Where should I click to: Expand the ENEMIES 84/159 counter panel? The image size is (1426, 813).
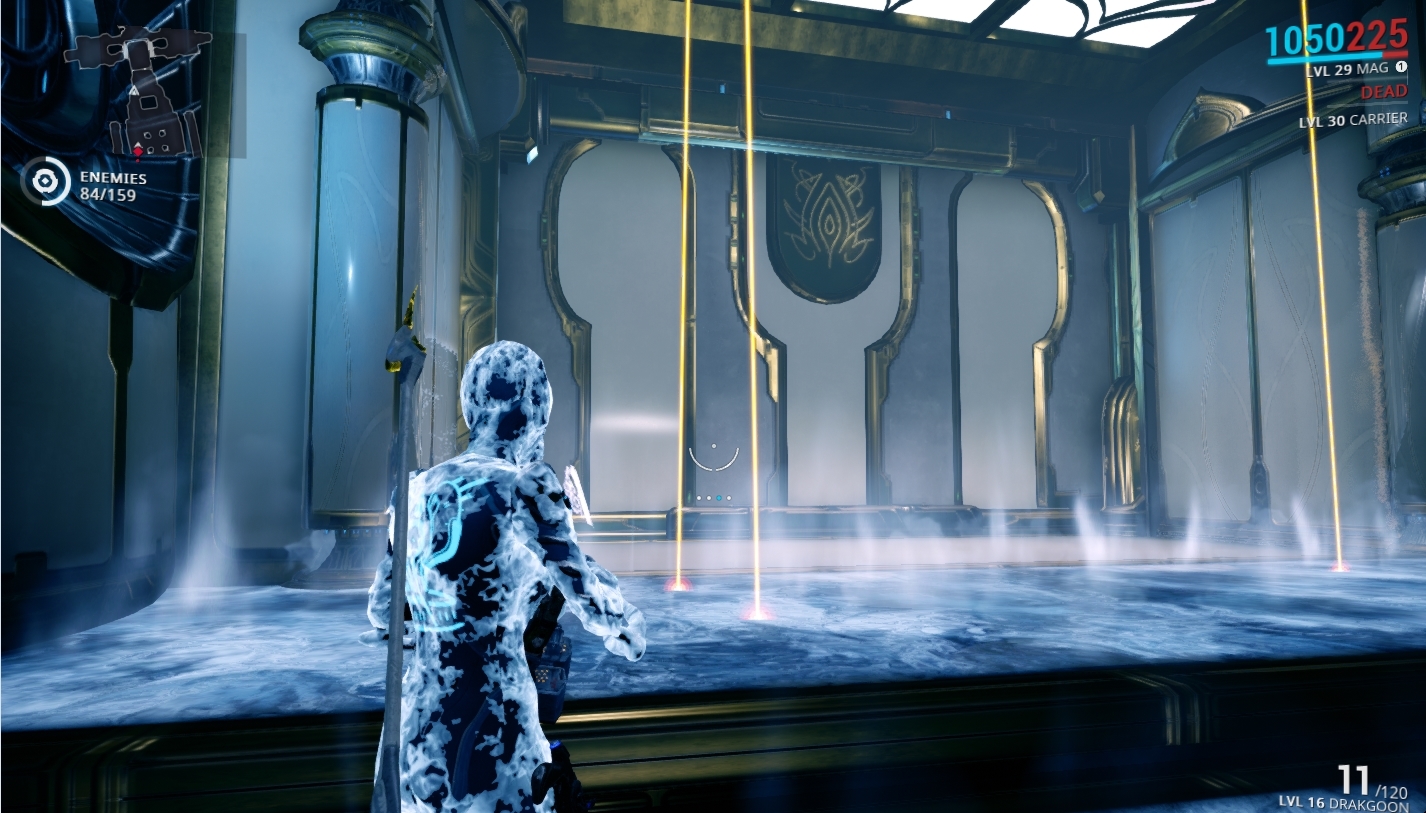point(112,184)
